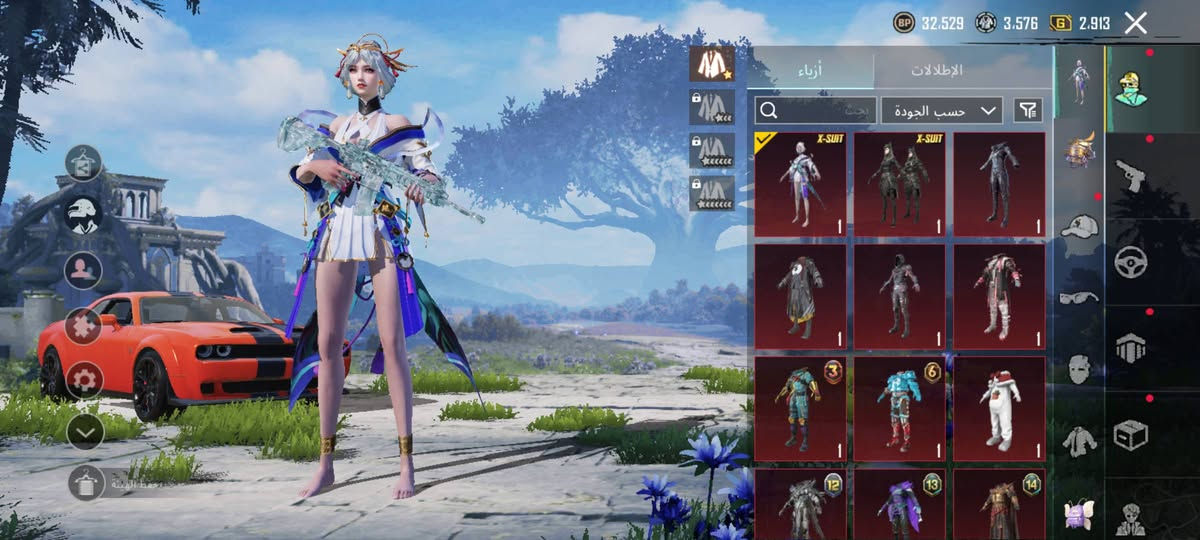1200x540 pixels.
Task: Choose the dark twin-figure X-Suit outfit
Action: (x=899, y=184)
